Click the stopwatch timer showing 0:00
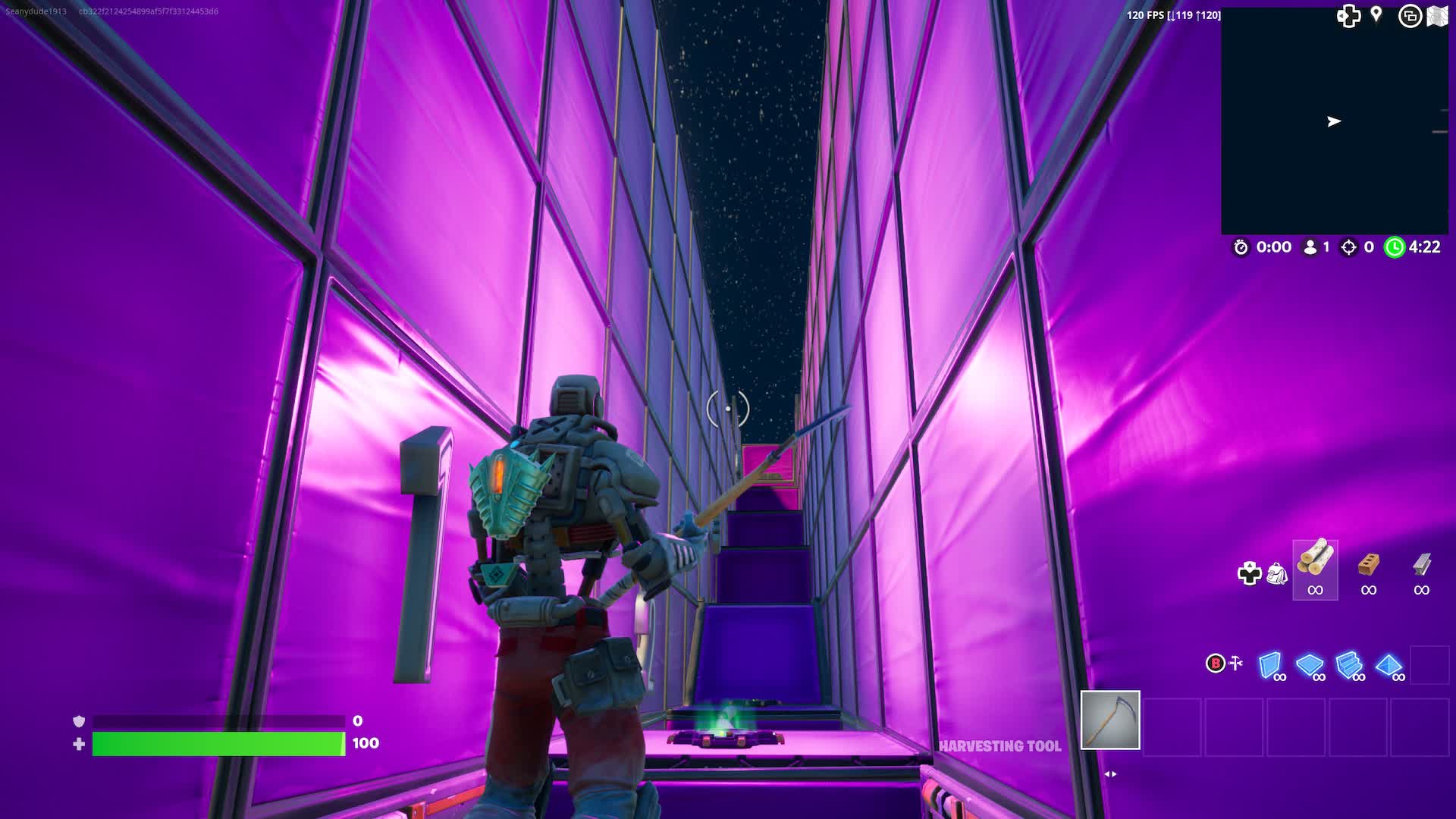The width and height of the screenshot is (1456, 819). [1242, 247]
